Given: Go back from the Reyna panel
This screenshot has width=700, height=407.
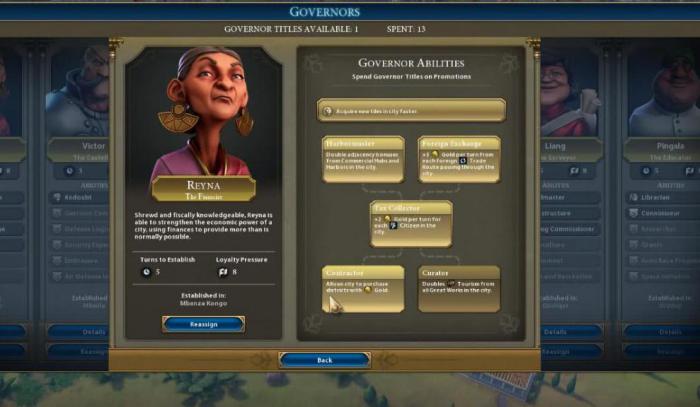Looking at the screenshot, I should click(324, 359).
